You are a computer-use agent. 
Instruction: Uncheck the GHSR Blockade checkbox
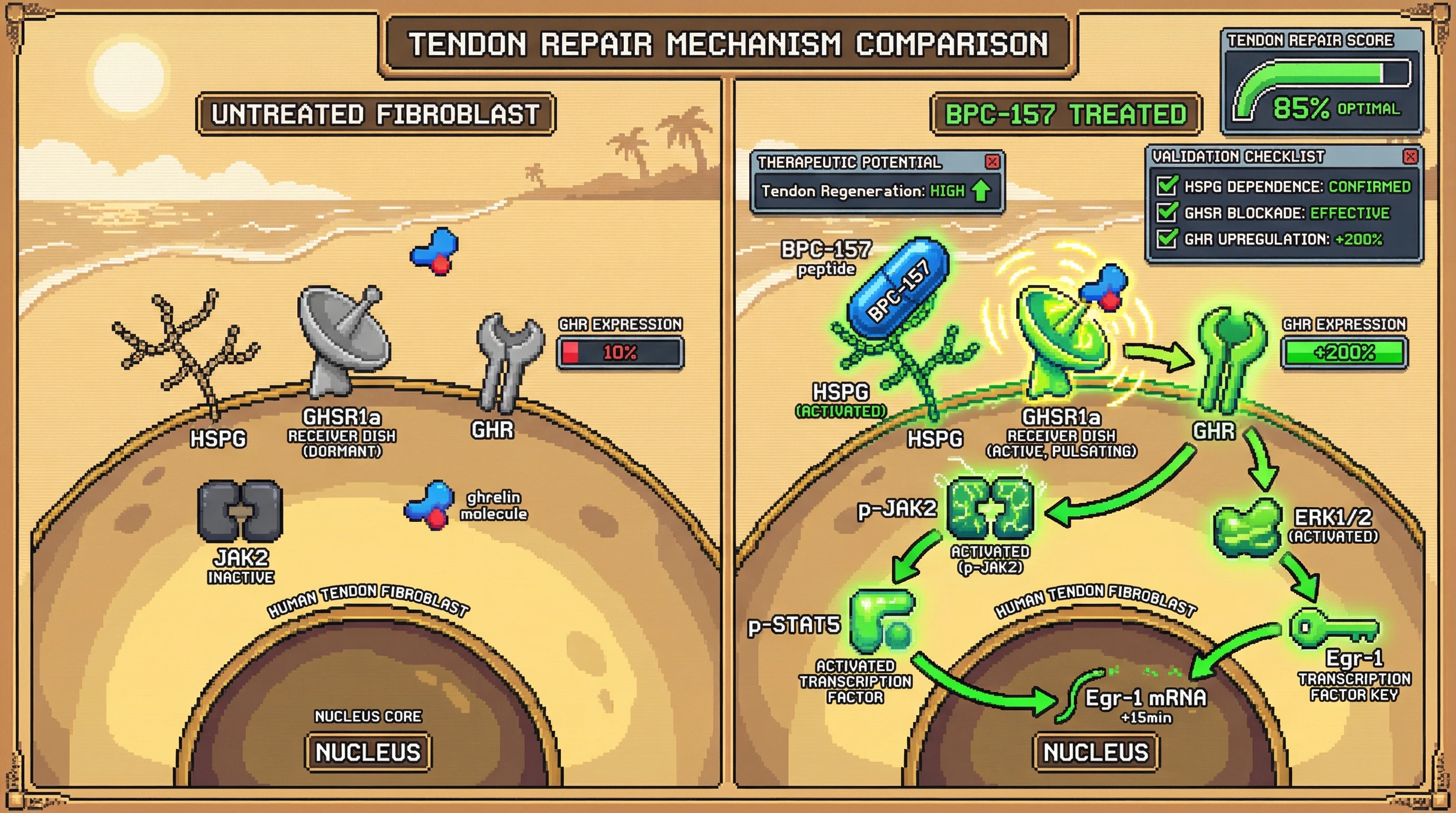click(1167, 212)
